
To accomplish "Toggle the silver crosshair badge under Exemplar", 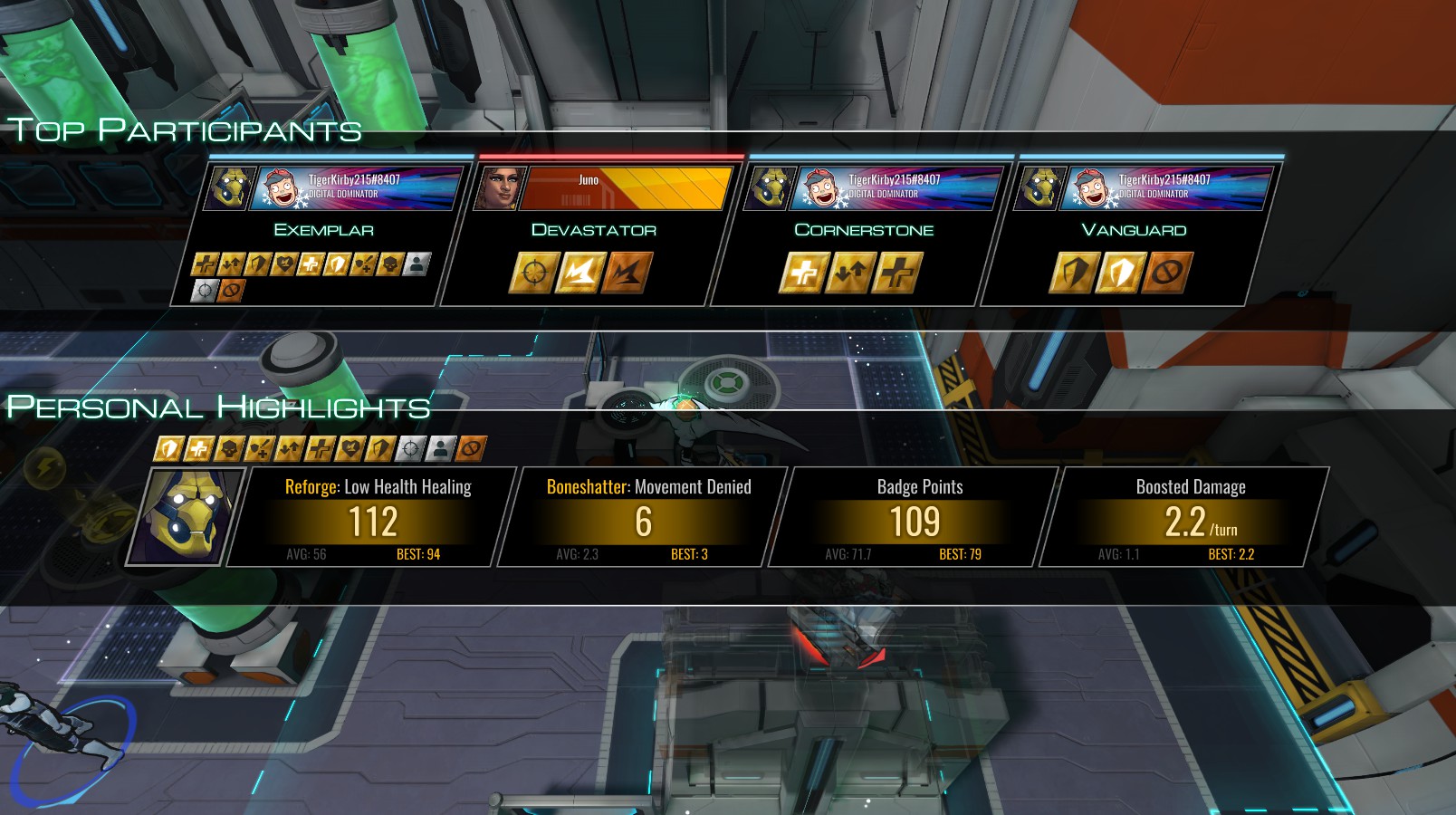I will coord(205,290).
